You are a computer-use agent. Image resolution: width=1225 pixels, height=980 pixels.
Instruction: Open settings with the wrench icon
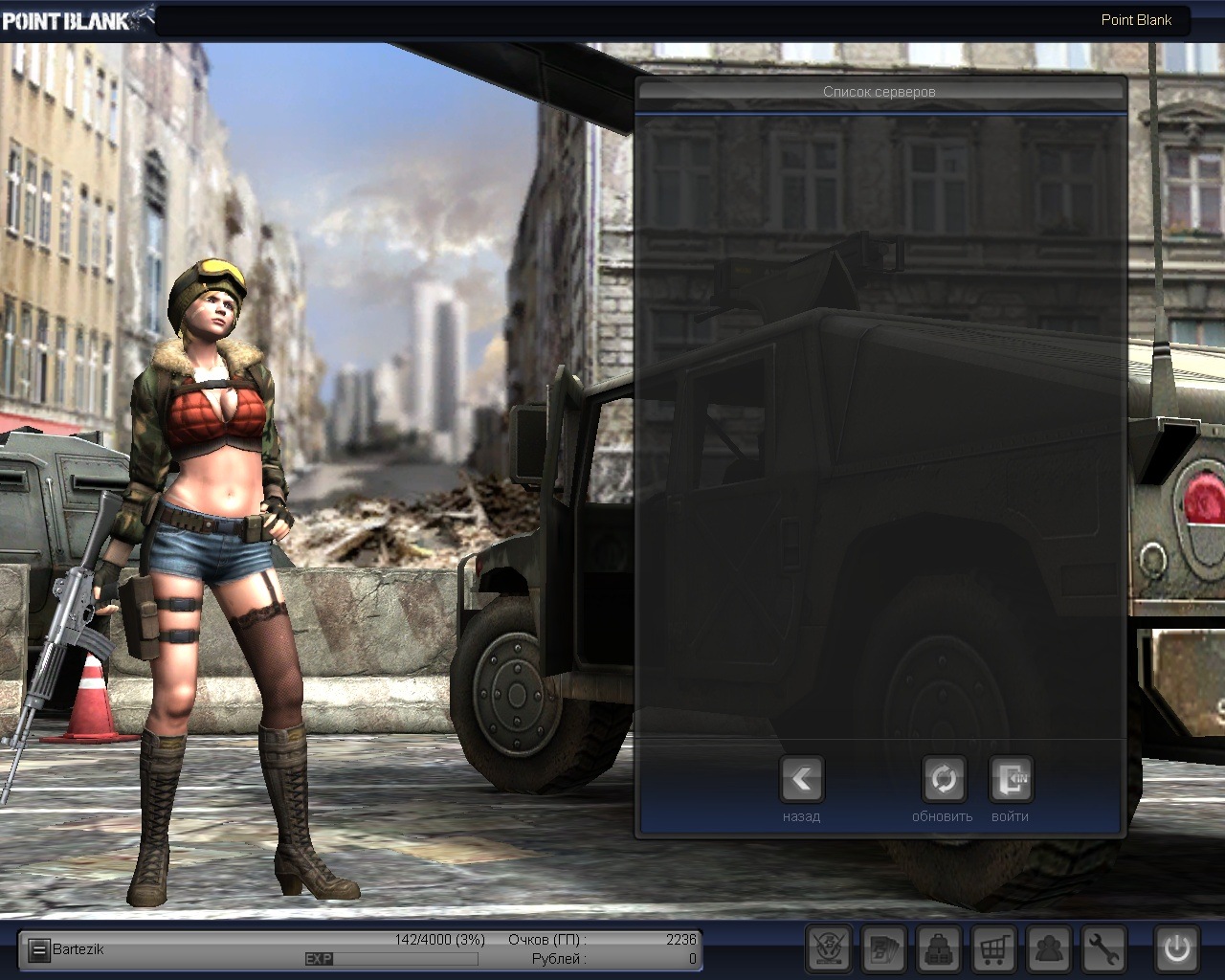(1103, 949)
